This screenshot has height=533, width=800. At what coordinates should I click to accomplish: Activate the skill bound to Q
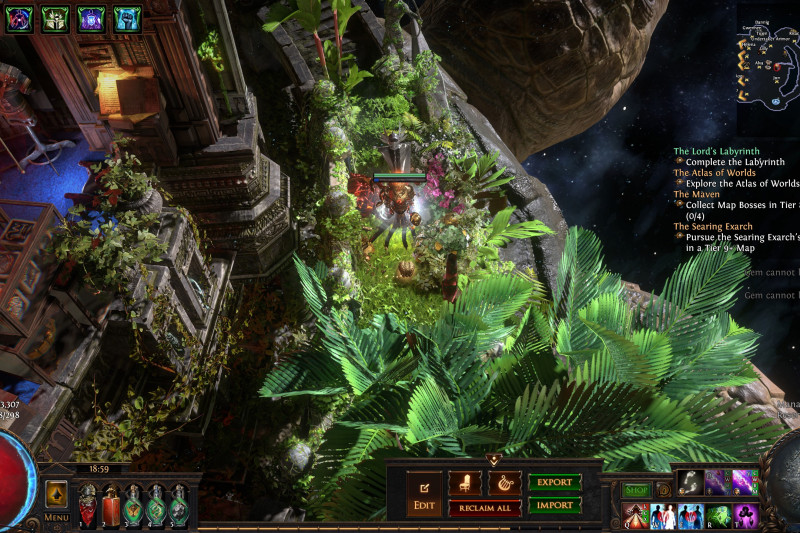[635, 516]
